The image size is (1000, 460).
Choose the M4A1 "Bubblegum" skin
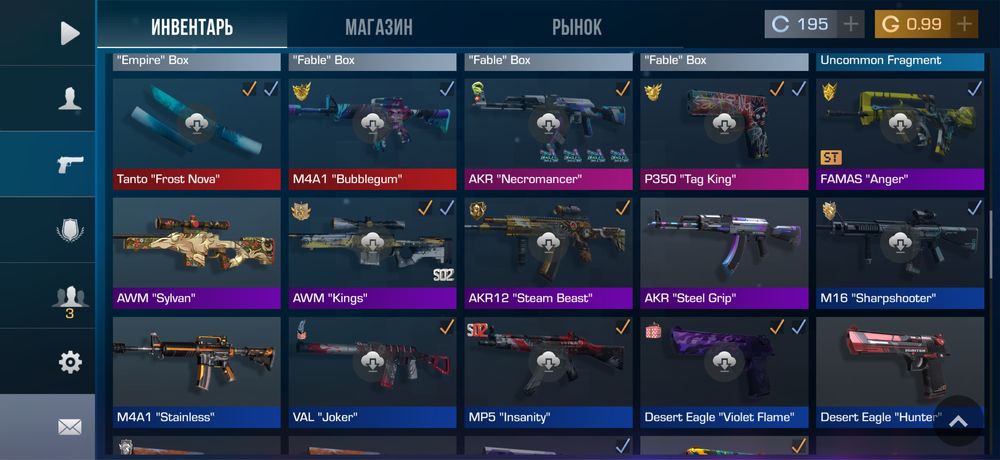click(x=372, y=135)
